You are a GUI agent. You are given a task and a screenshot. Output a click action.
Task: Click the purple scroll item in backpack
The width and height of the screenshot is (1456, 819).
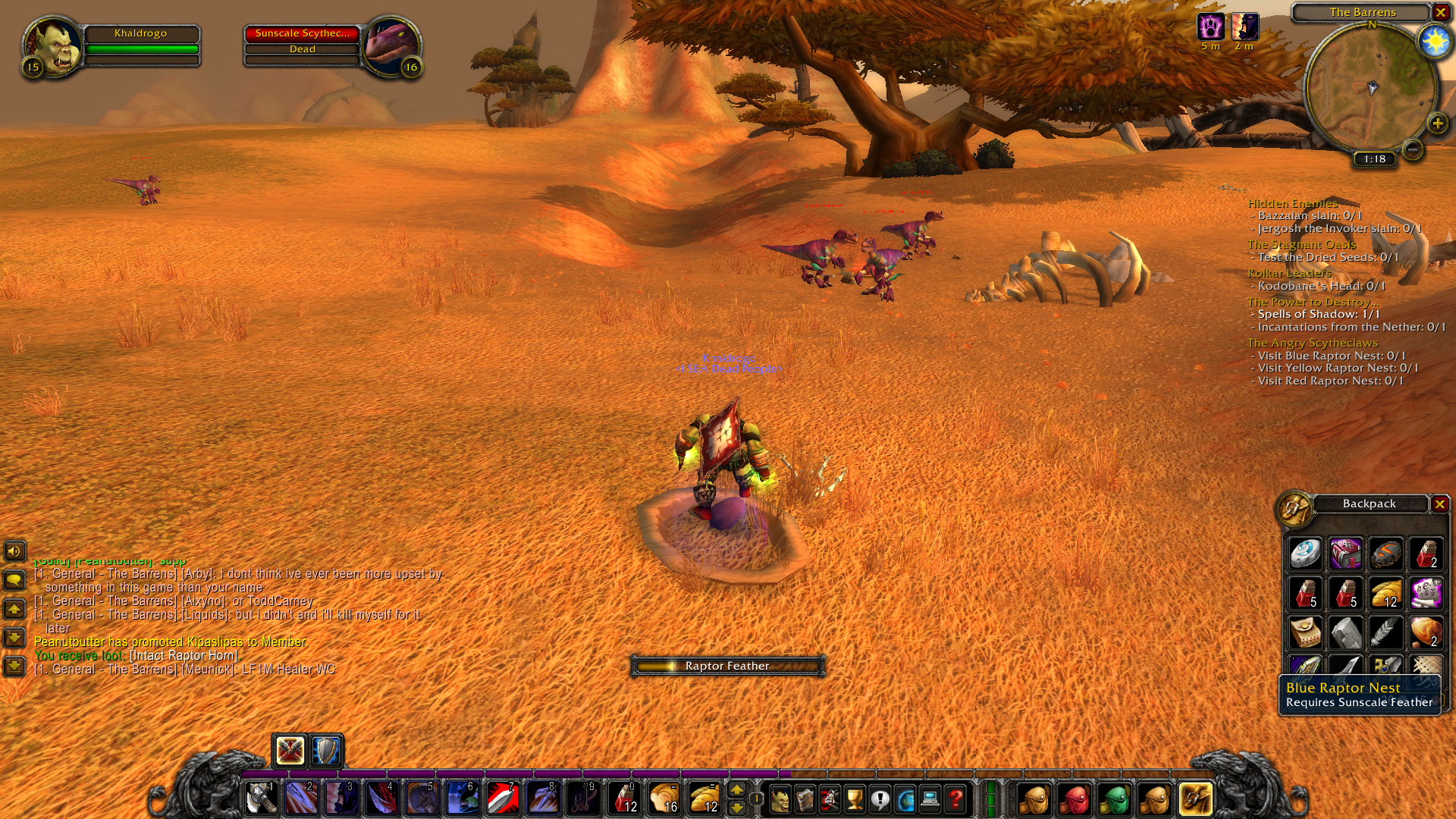point(1425,593)
